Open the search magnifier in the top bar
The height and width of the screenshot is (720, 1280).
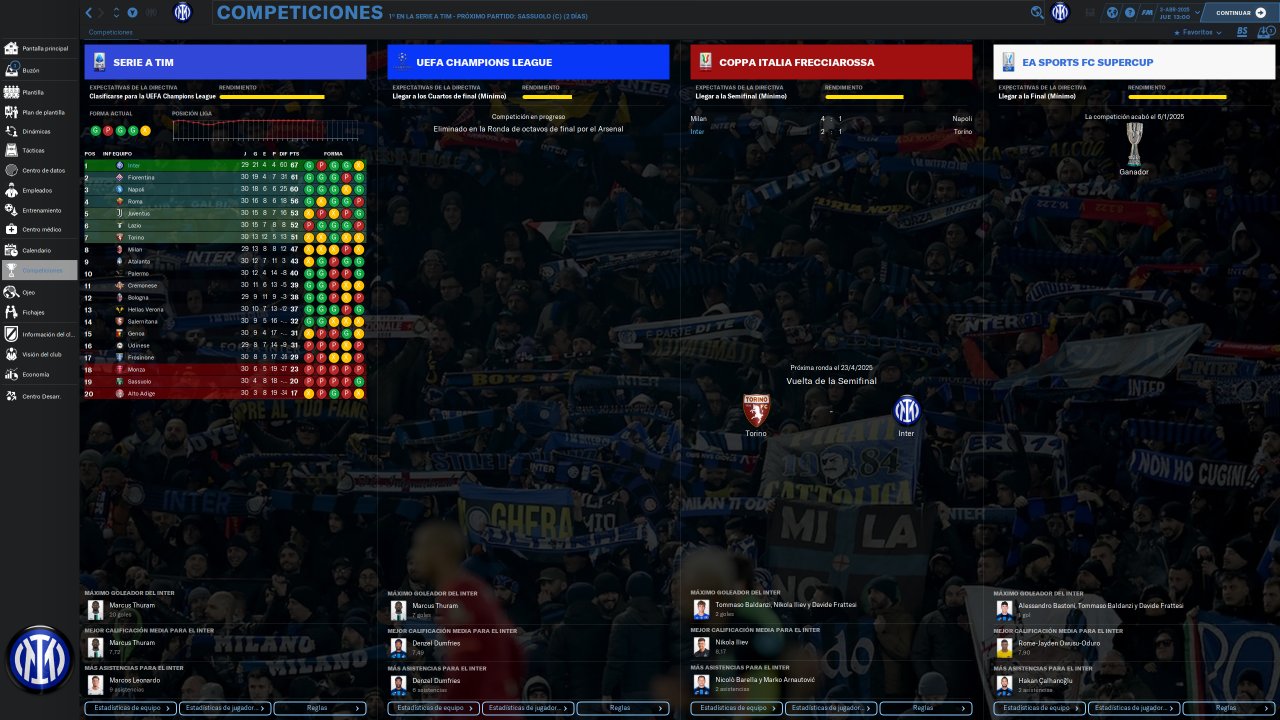[1037, 13]
